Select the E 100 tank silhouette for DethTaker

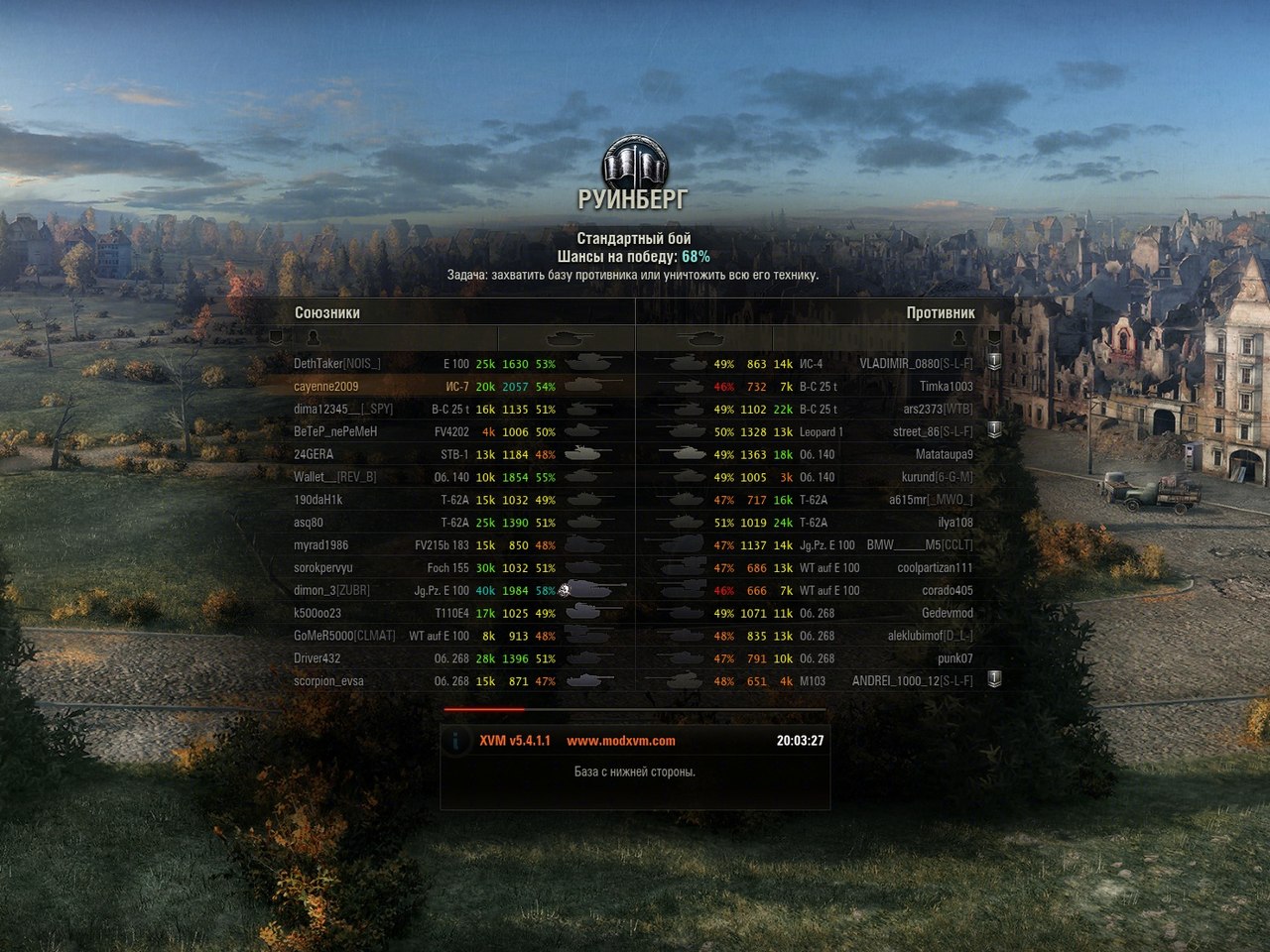click(592, 363)
